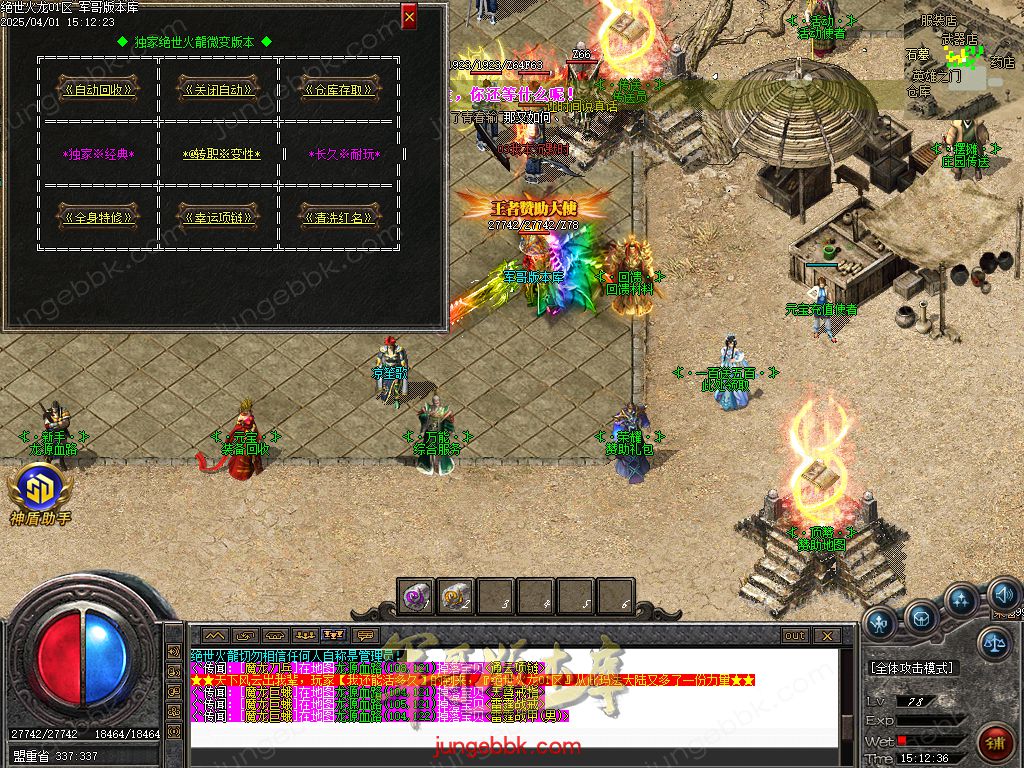Click the red 铺 shop button
This screenshot has height=768, width=1024.
pos(996,743)
